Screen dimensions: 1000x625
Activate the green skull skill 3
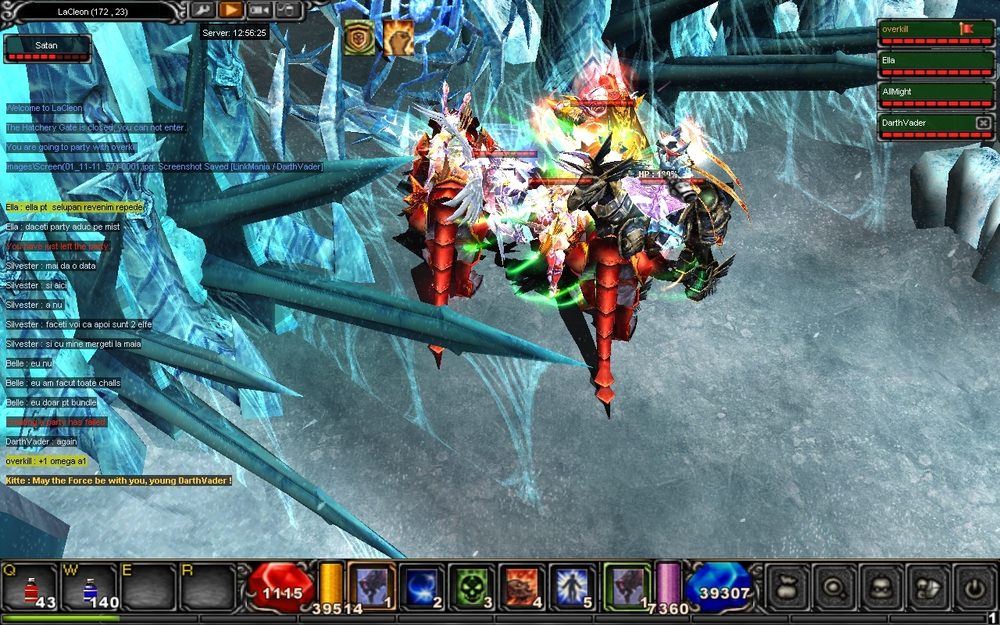(470, 586)
